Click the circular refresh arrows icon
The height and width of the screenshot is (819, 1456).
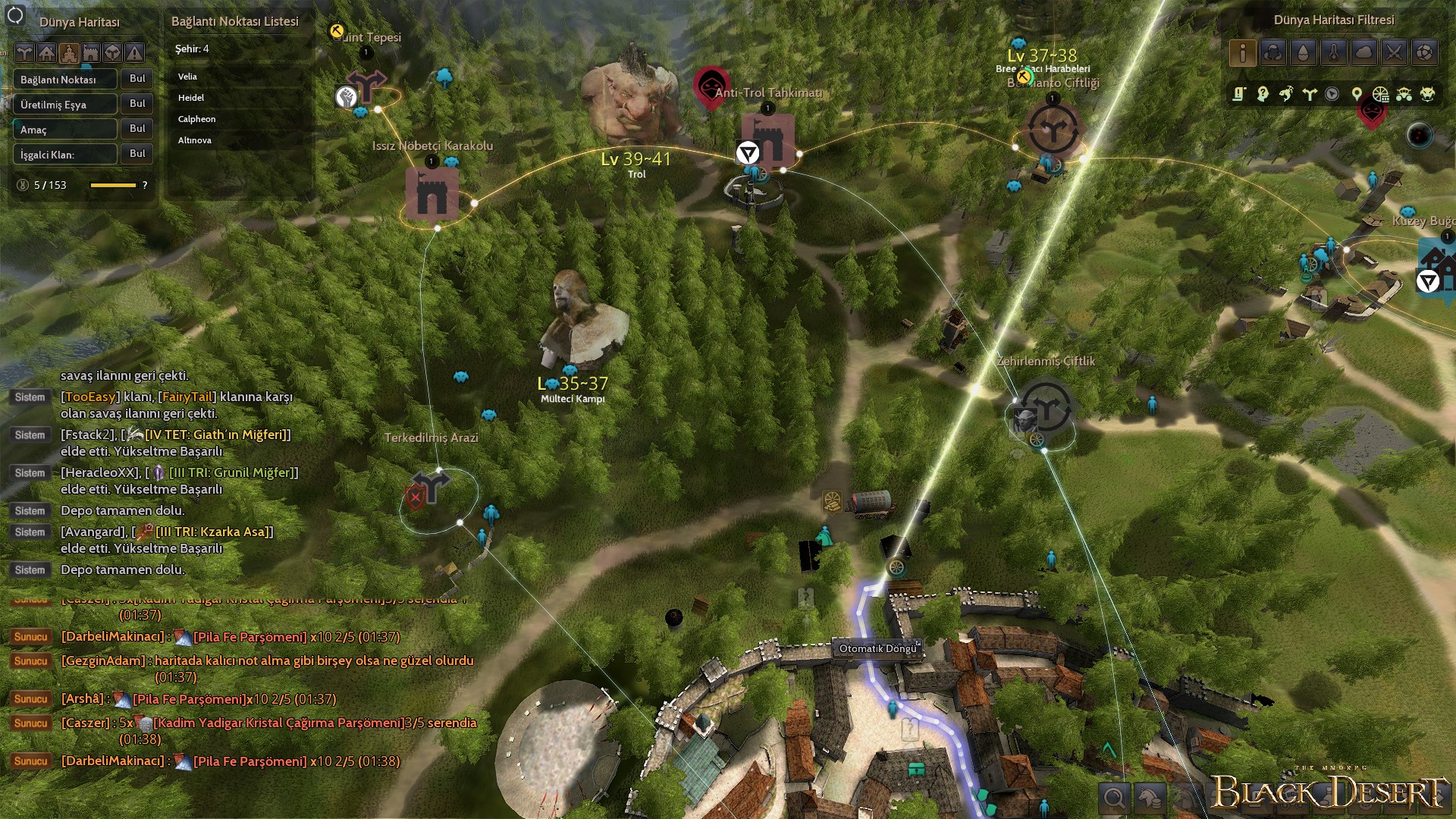tap(15, 15)
